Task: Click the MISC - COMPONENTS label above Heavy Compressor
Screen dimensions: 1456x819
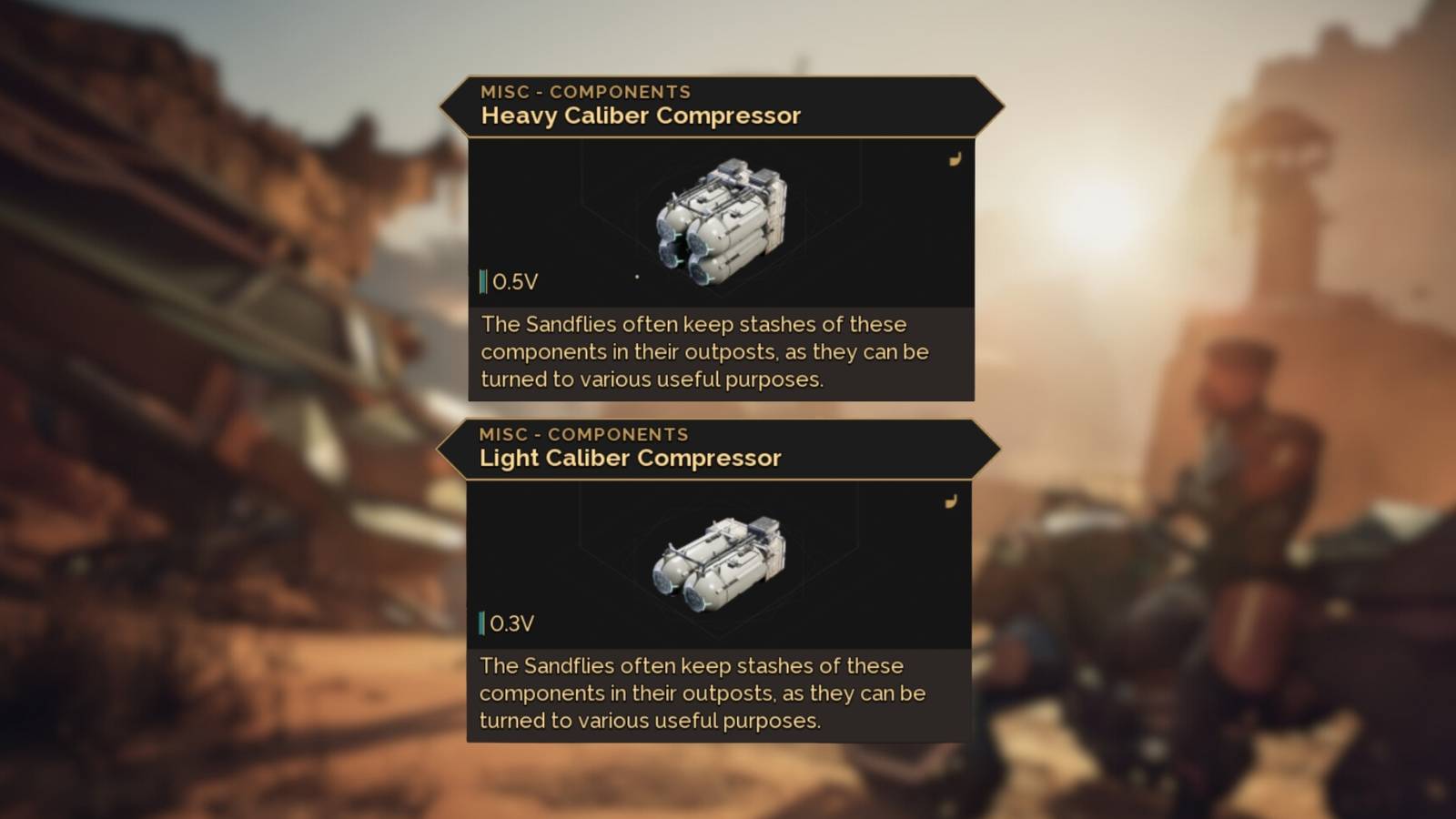Action: pos(586,90)
